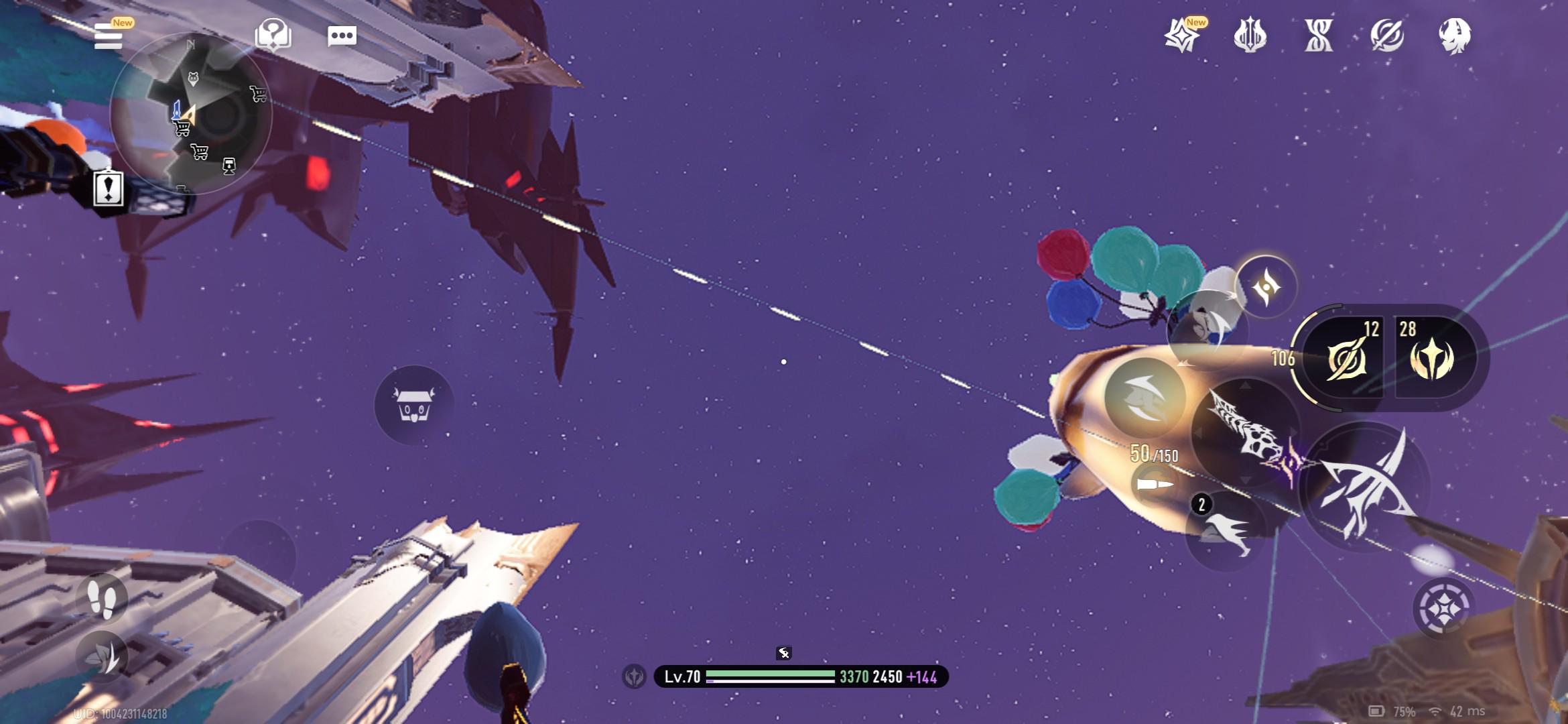Screen dimensions: 1568x724
Task: Use the bird dash button
Action: click(x=1226, y=531)
